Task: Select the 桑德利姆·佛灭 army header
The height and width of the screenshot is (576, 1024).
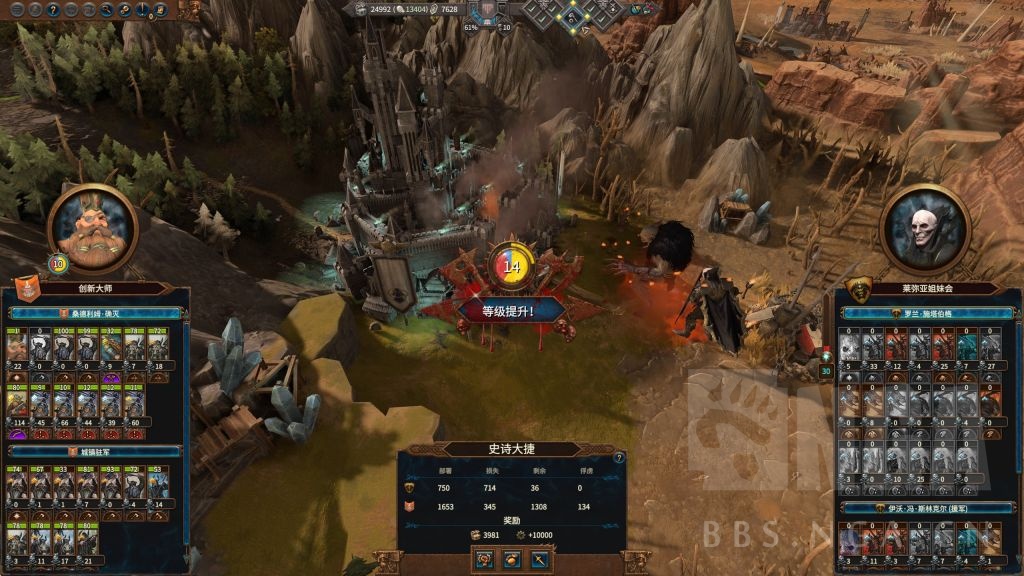Action: (95, 313)
